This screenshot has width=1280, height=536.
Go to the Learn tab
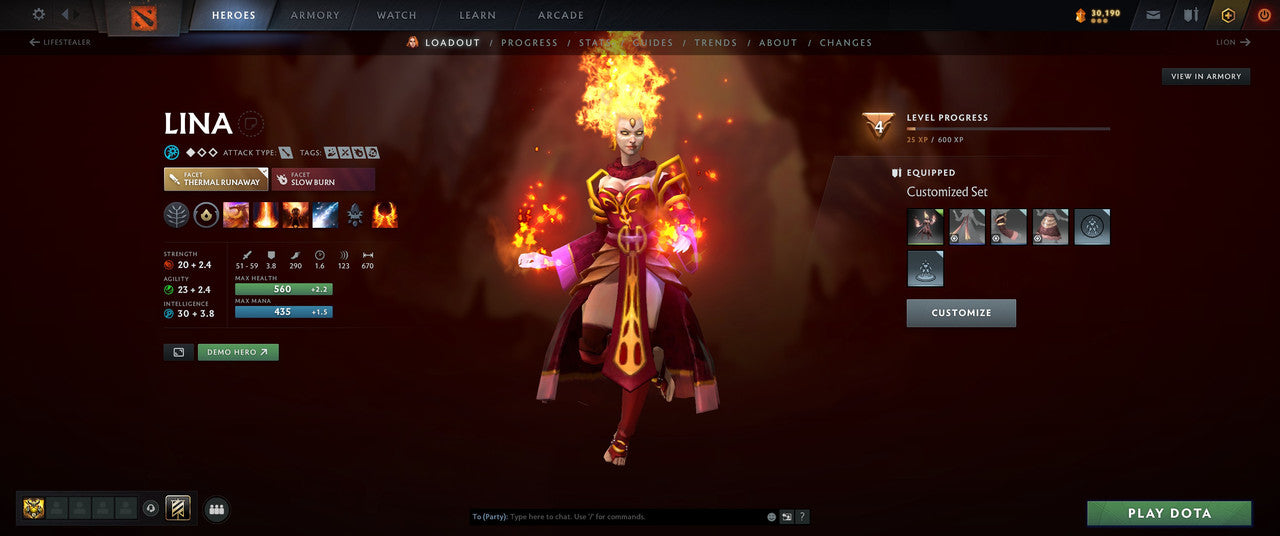pyautogui.click(x=477, y=16)
